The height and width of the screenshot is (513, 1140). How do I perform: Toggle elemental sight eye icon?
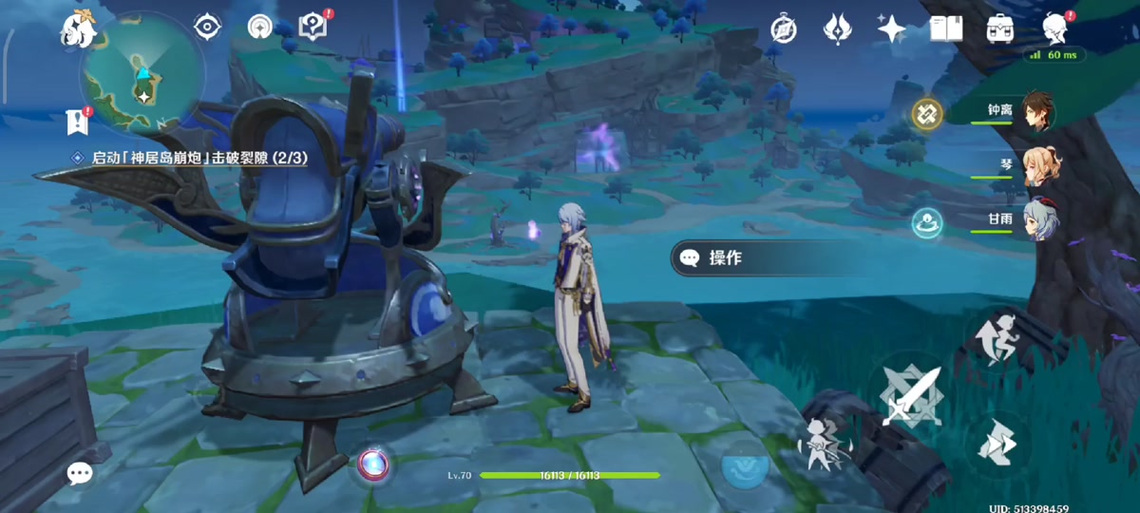207,27
